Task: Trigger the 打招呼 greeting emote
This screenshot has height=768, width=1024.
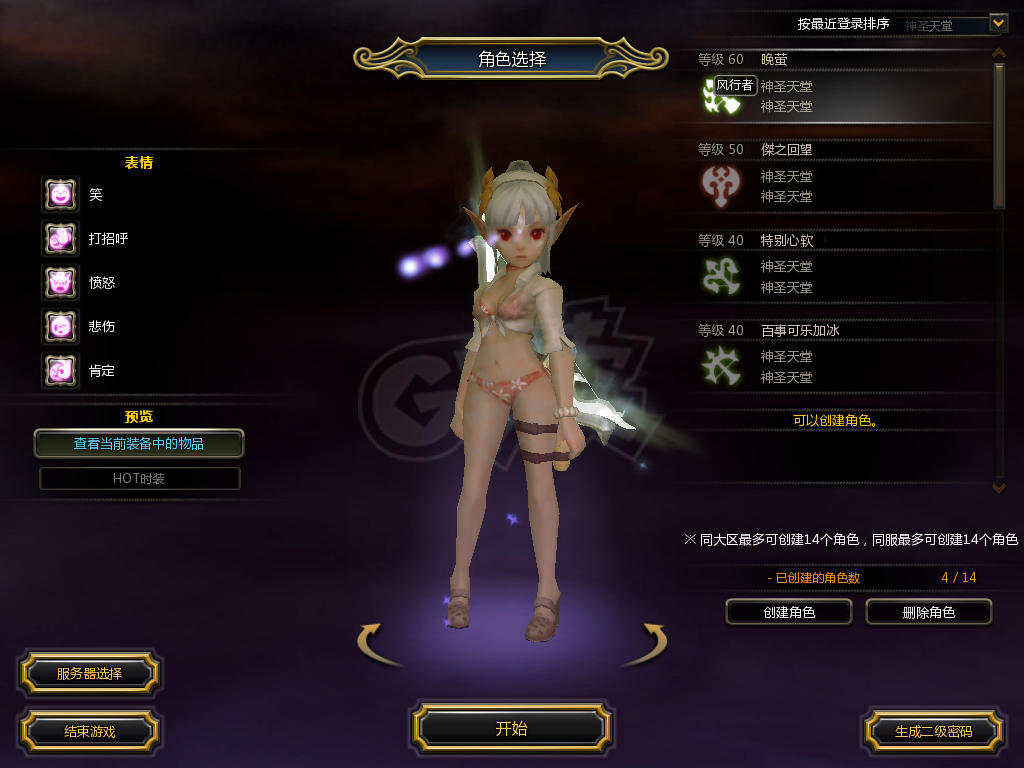Action: pos(60,238)
